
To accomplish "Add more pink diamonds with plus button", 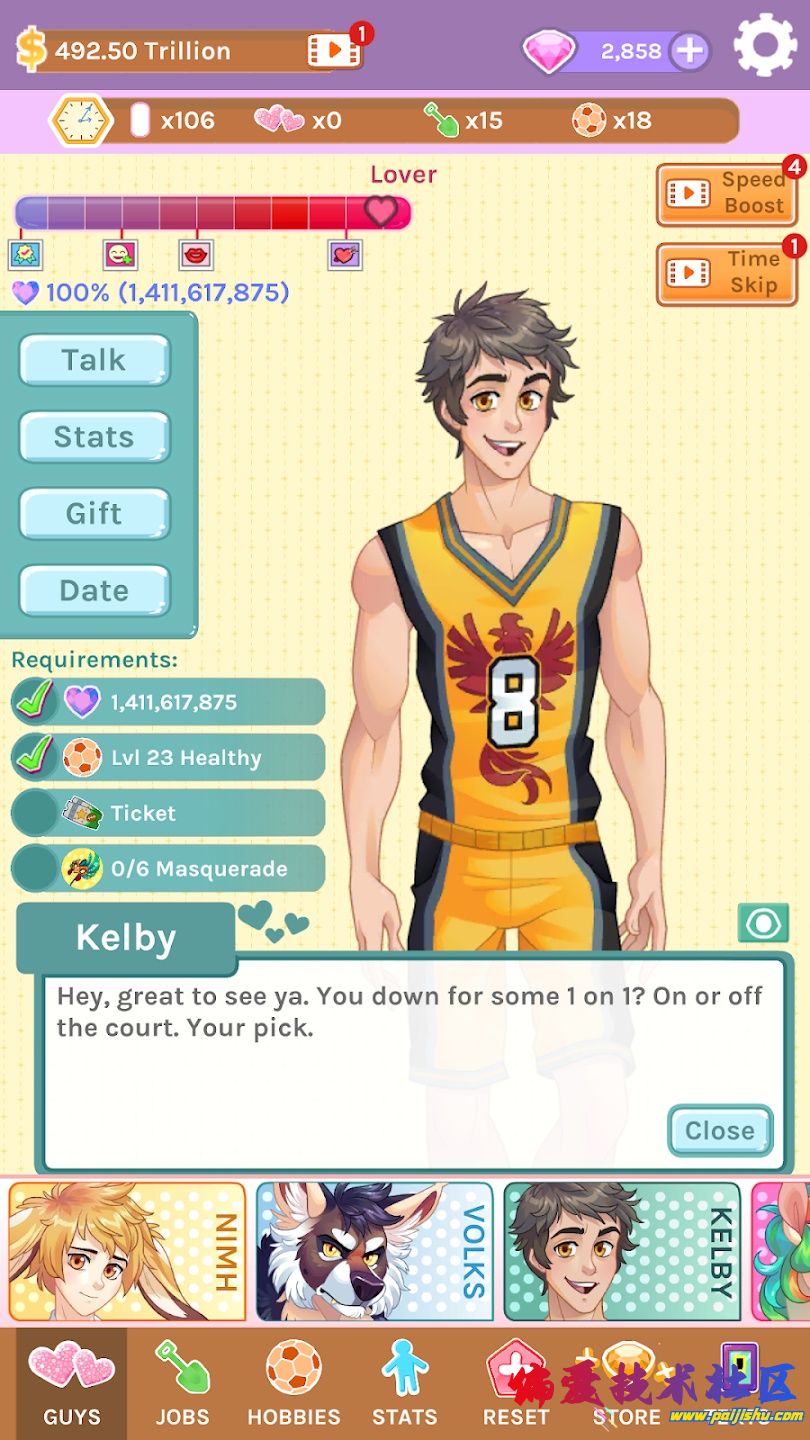I will point(689,51).
